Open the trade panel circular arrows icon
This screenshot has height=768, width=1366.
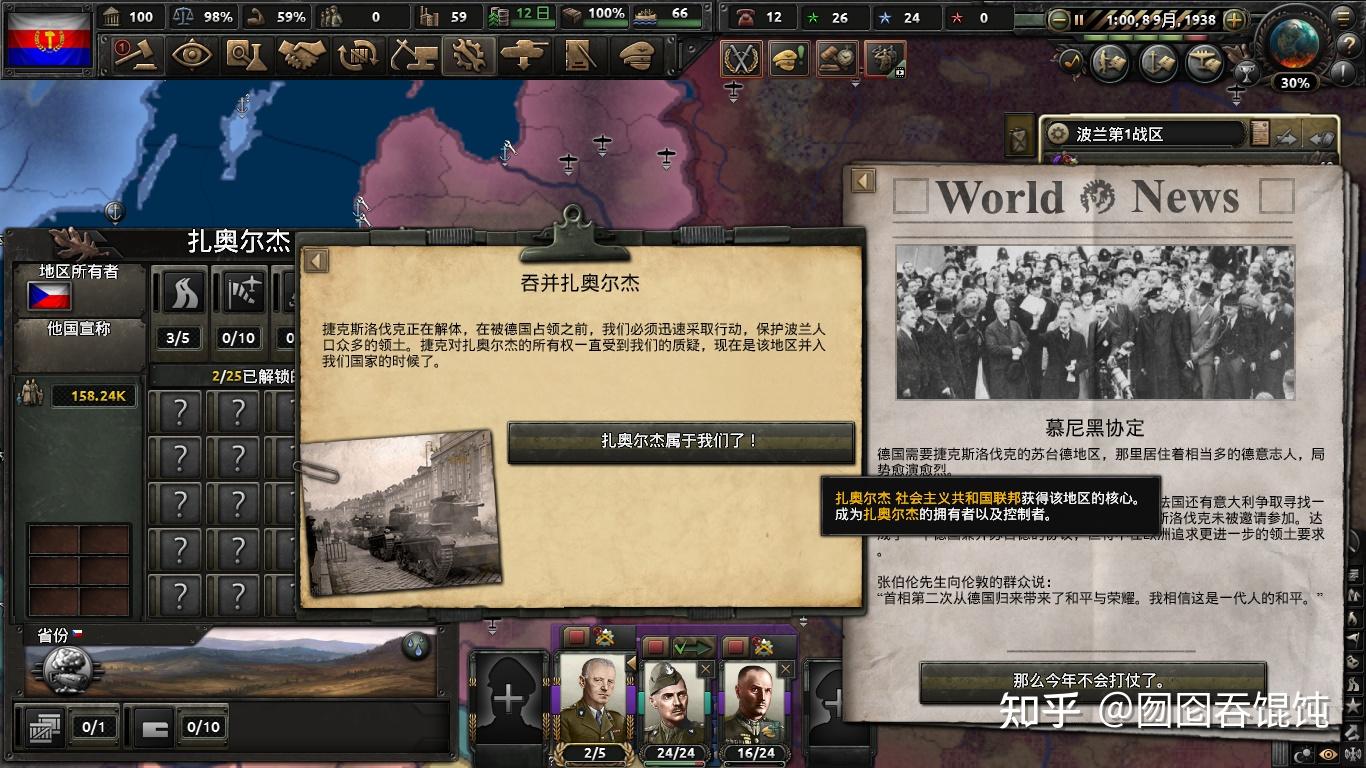click(357, 55)
